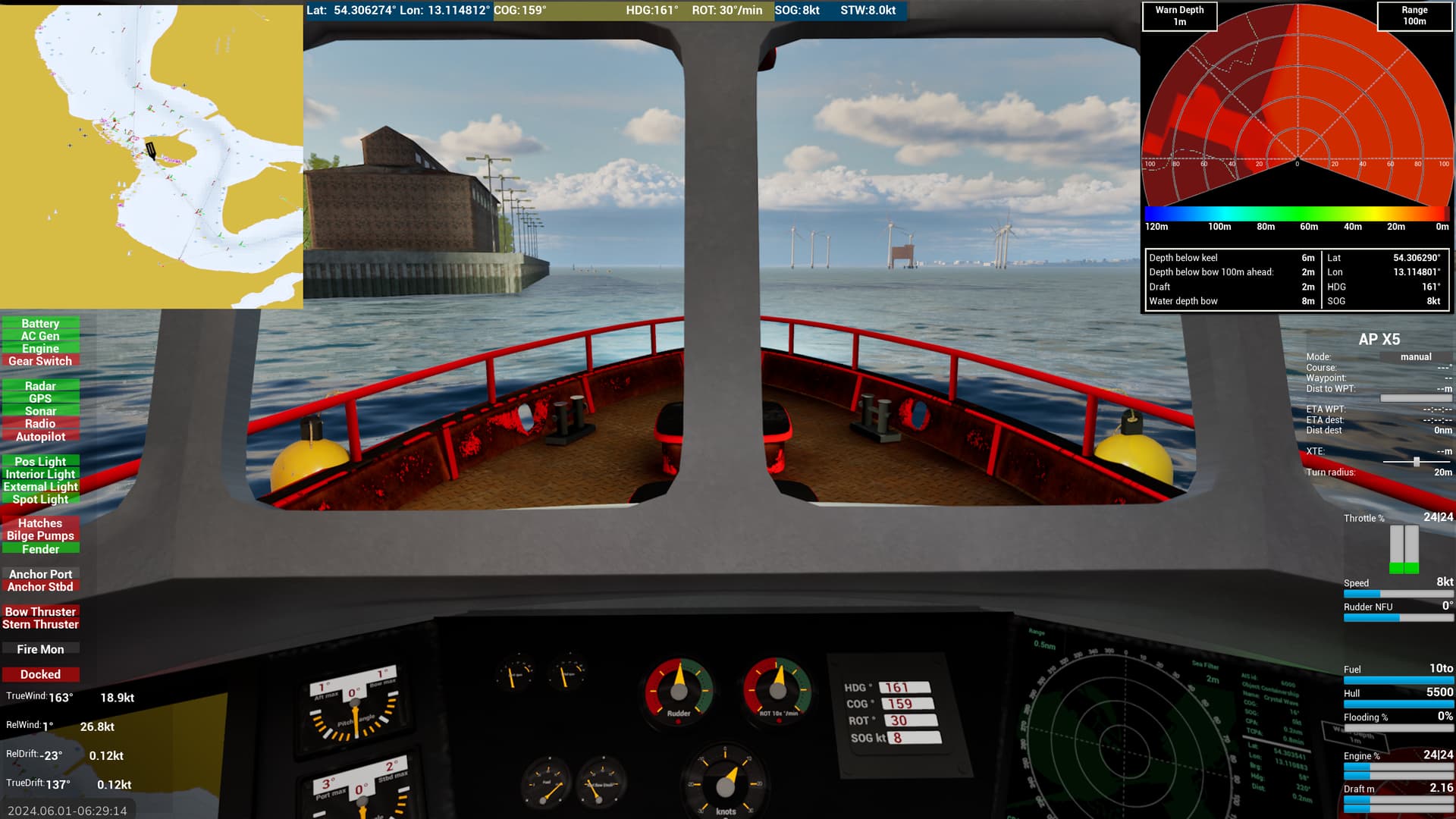Screen dimensions: 1456x819
Task: Toggle the Engine switch
Action: tap(40, 349)
